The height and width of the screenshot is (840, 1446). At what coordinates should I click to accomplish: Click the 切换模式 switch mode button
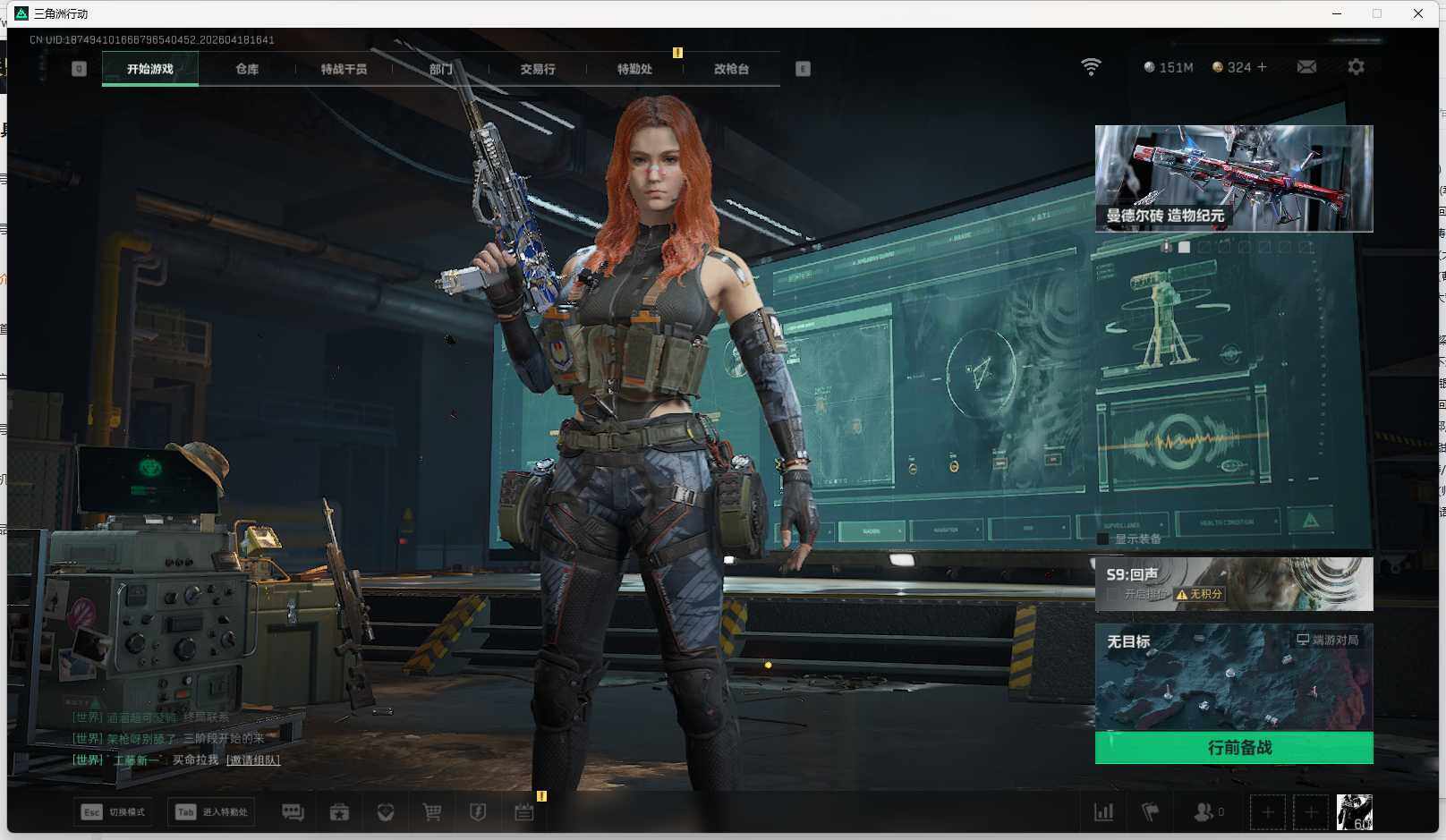(x=115, y=812)
